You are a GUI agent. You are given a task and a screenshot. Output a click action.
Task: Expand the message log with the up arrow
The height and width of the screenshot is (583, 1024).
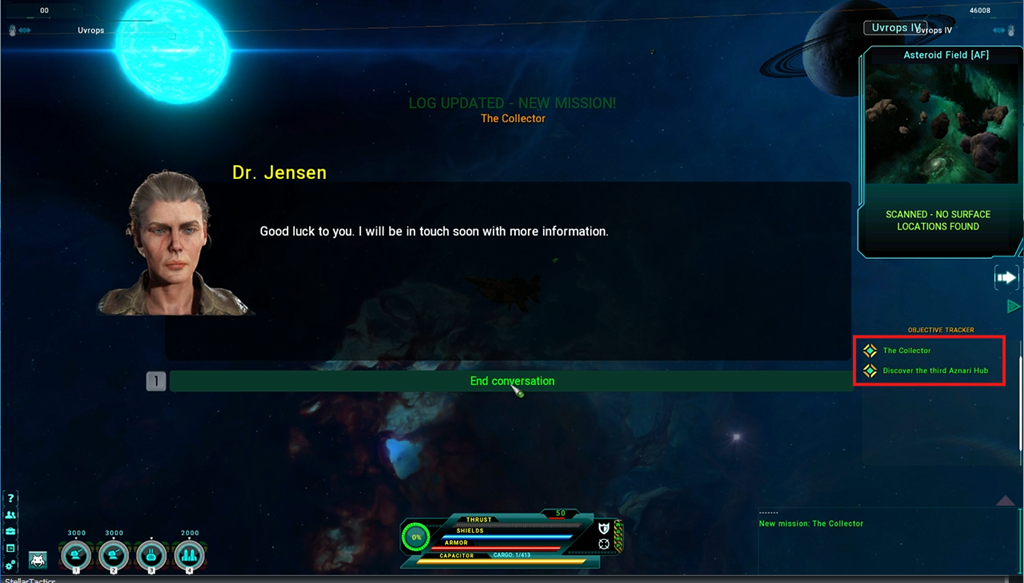pos(1006,500)
